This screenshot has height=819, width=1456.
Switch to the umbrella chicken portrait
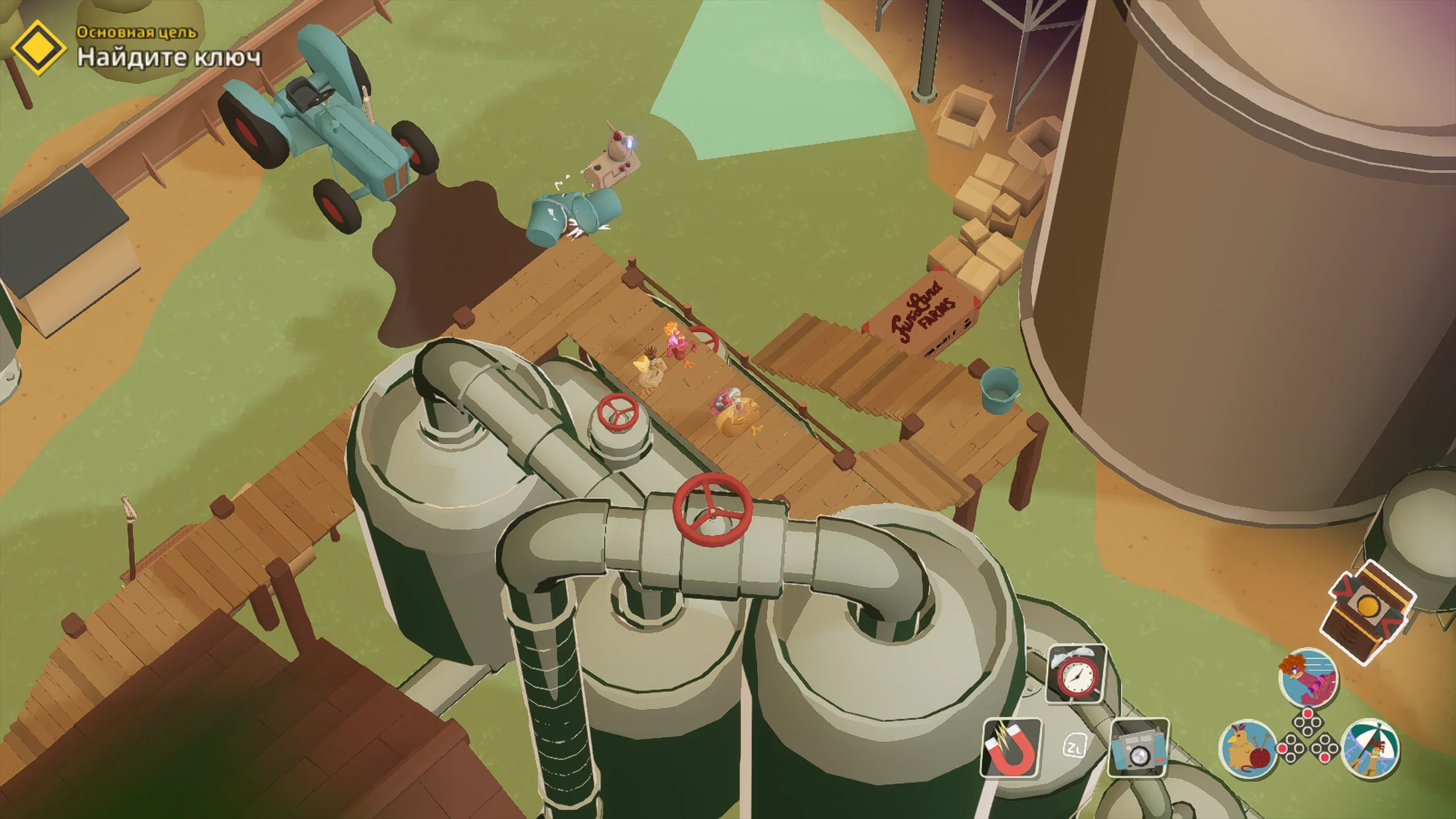click(1371, 748)
